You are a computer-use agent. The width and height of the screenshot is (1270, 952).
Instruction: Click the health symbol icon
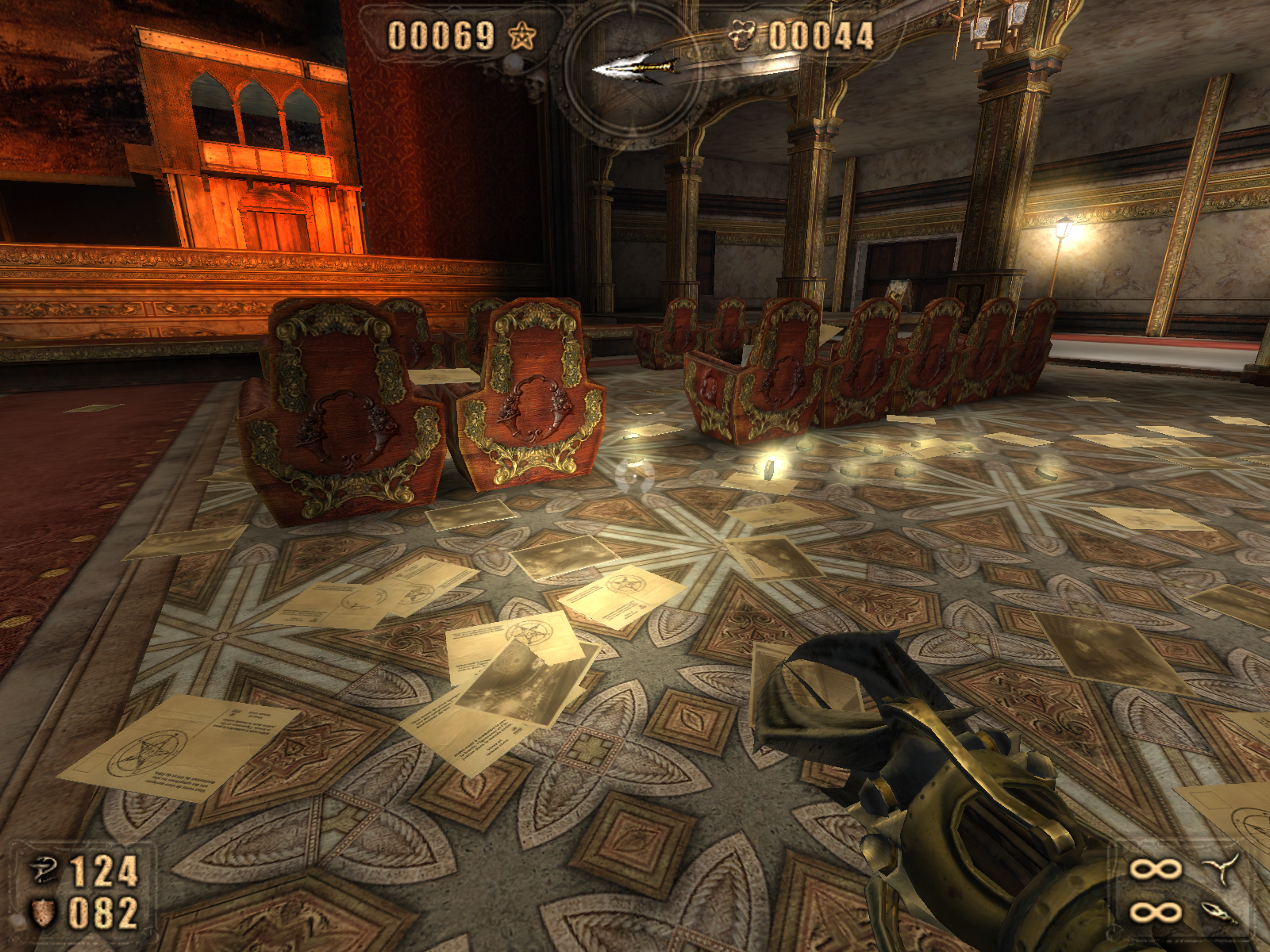[44, 870]
